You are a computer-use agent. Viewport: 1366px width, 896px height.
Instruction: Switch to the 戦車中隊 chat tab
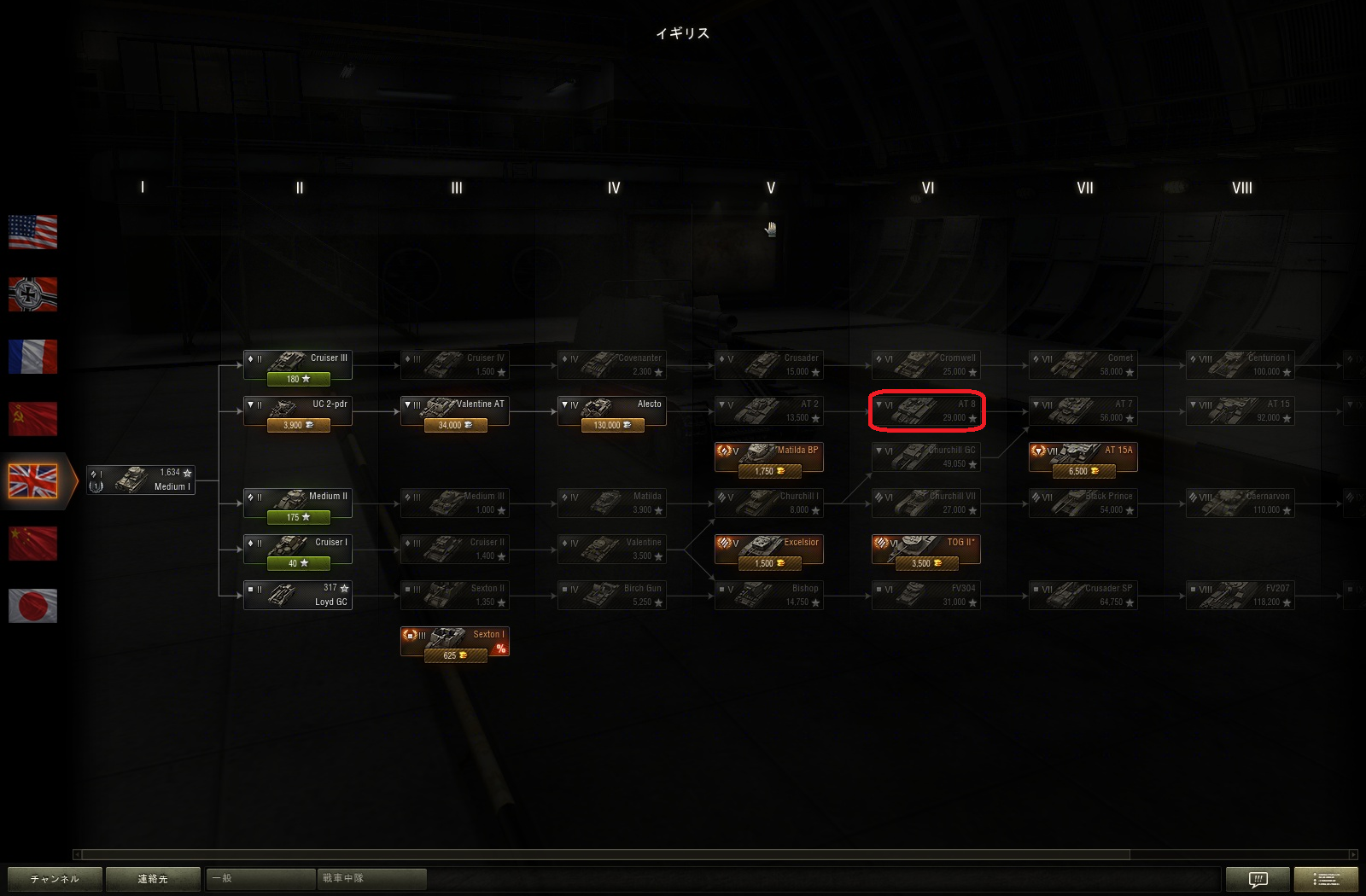(371, 878)
